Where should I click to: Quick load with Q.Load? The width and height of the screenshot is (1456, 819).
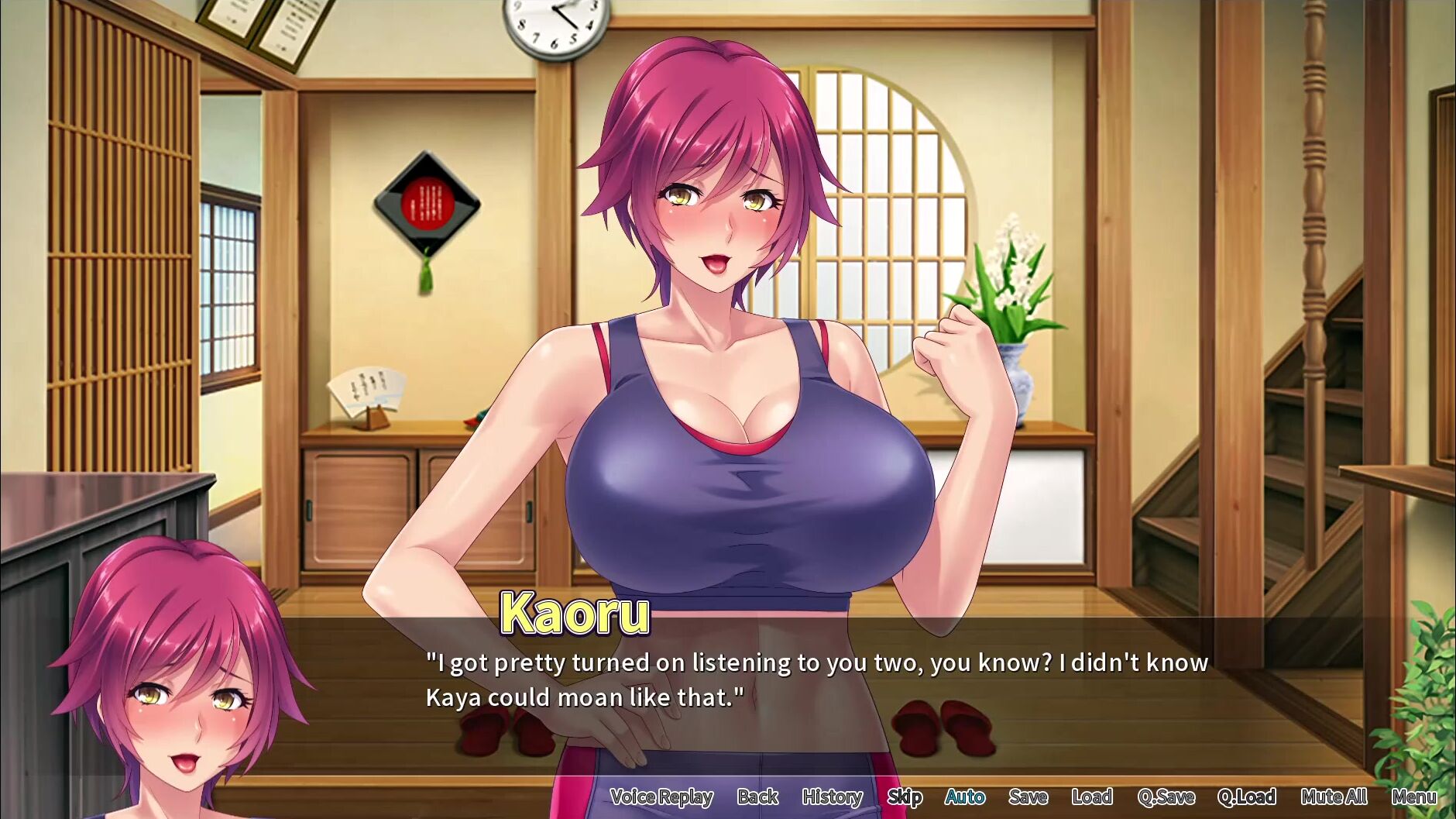point(1246,797)
